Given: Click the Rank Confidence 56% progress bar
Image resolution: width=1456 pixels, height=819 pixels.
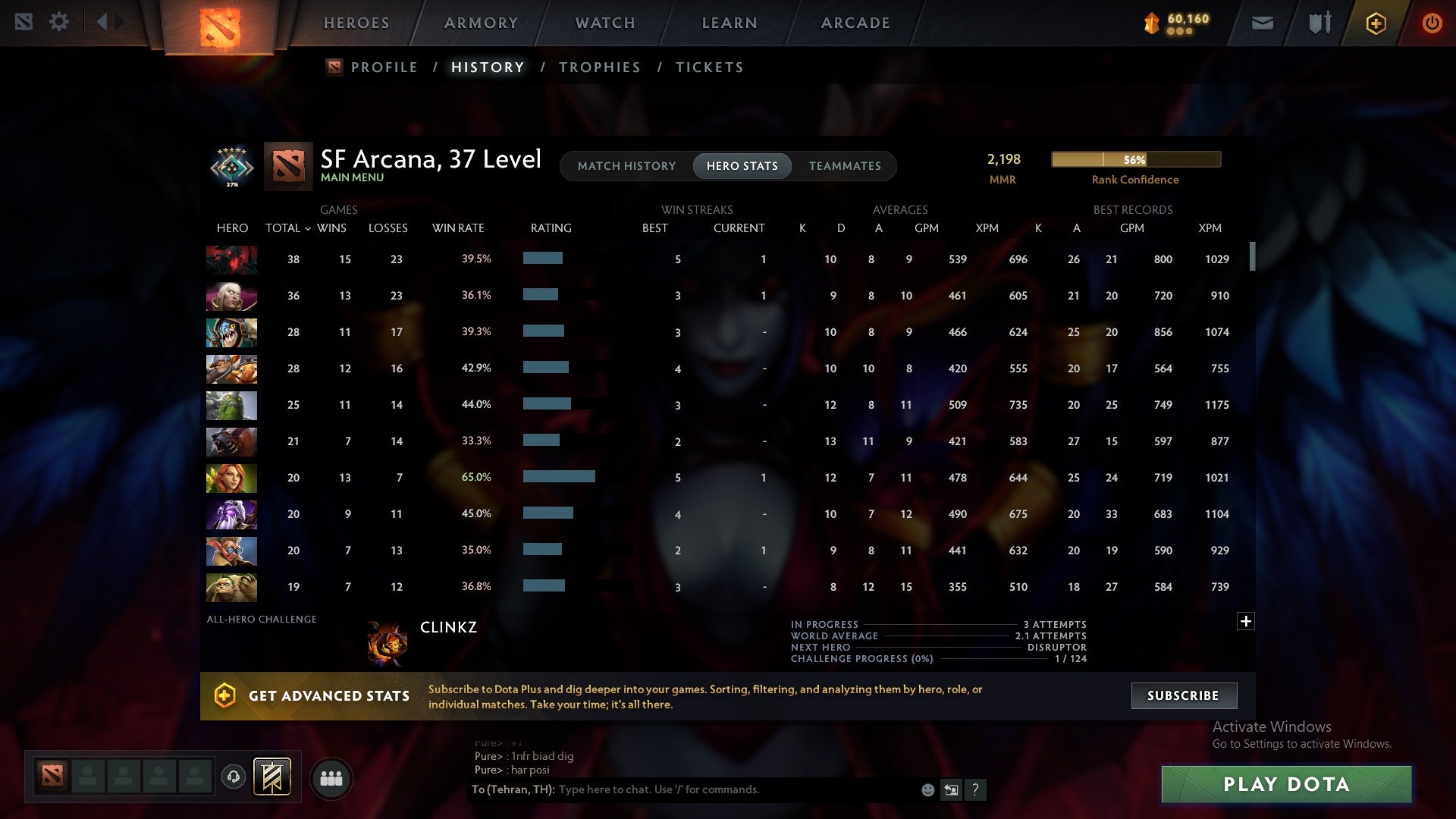Looking at the screenshot, I should (1135, 159).
